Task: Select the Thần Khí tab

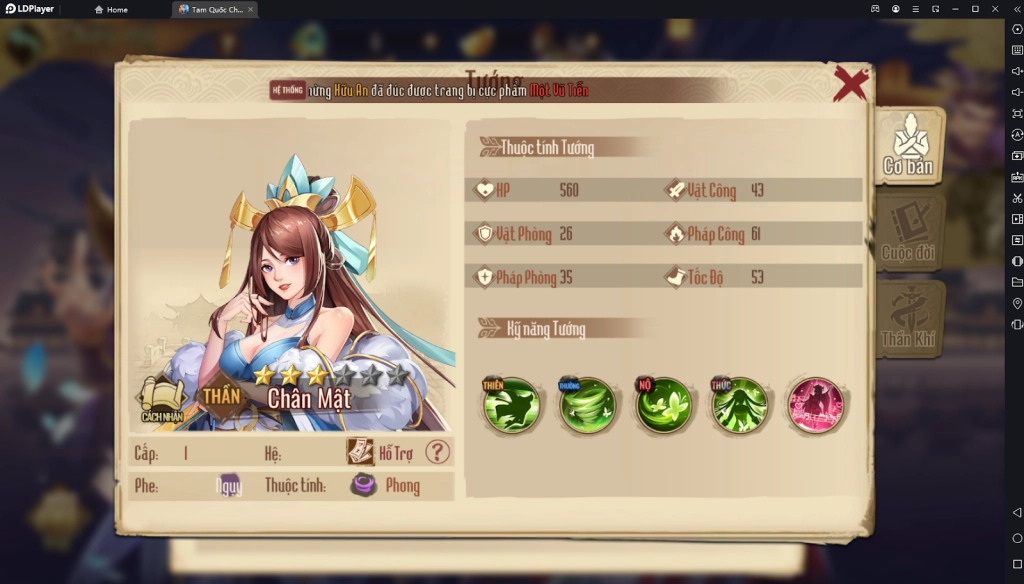Action: pos(908,318)
